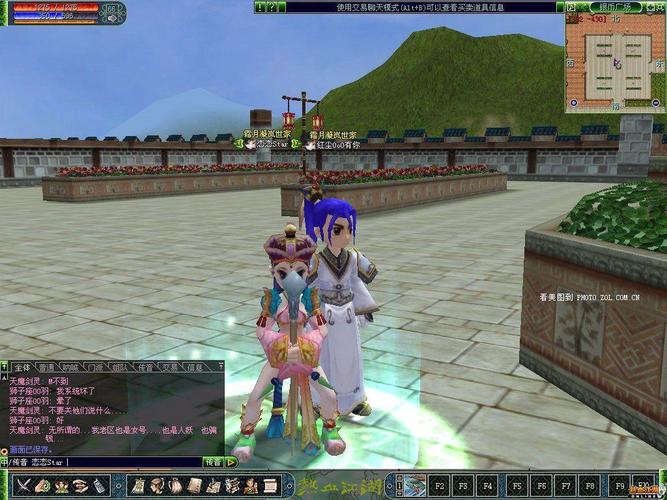667x500 pixels.
Task: Click the green 传音 send-mode button
Action: [x=212, y=462]
